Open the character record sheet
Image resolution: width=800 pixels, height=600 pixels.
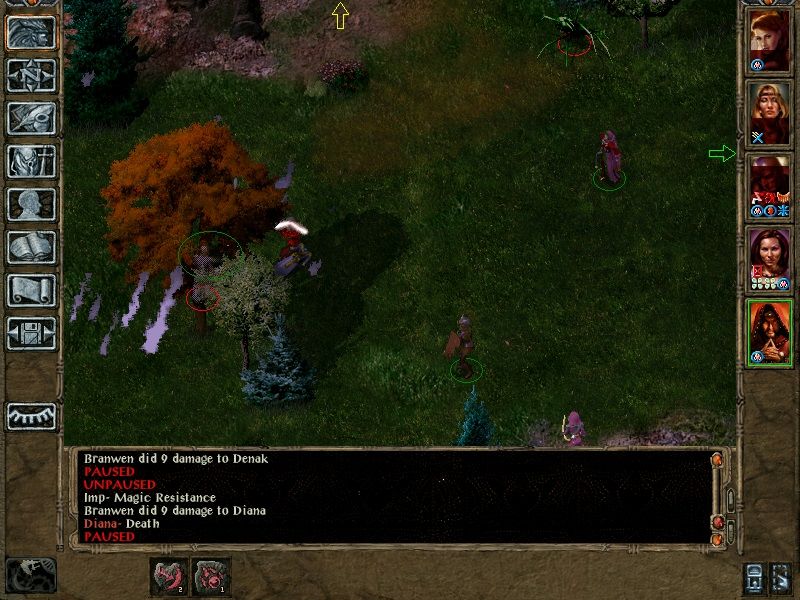[x=32, y=204]
